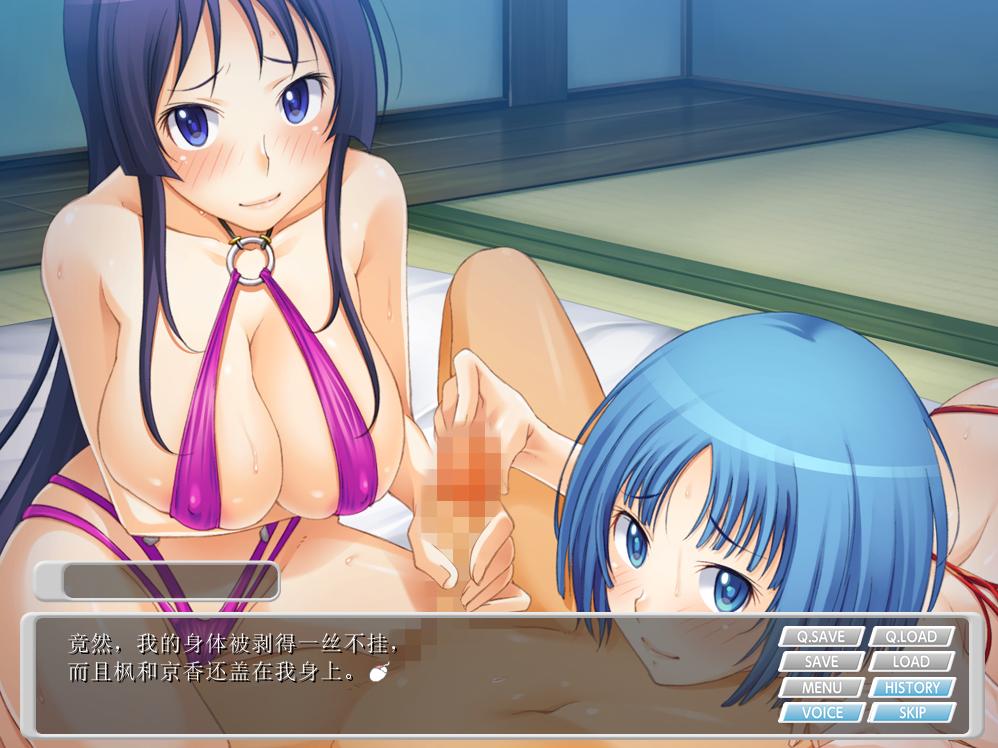
Task: Replay the line with the VOICE button
Action: click(x=821, y=713)
